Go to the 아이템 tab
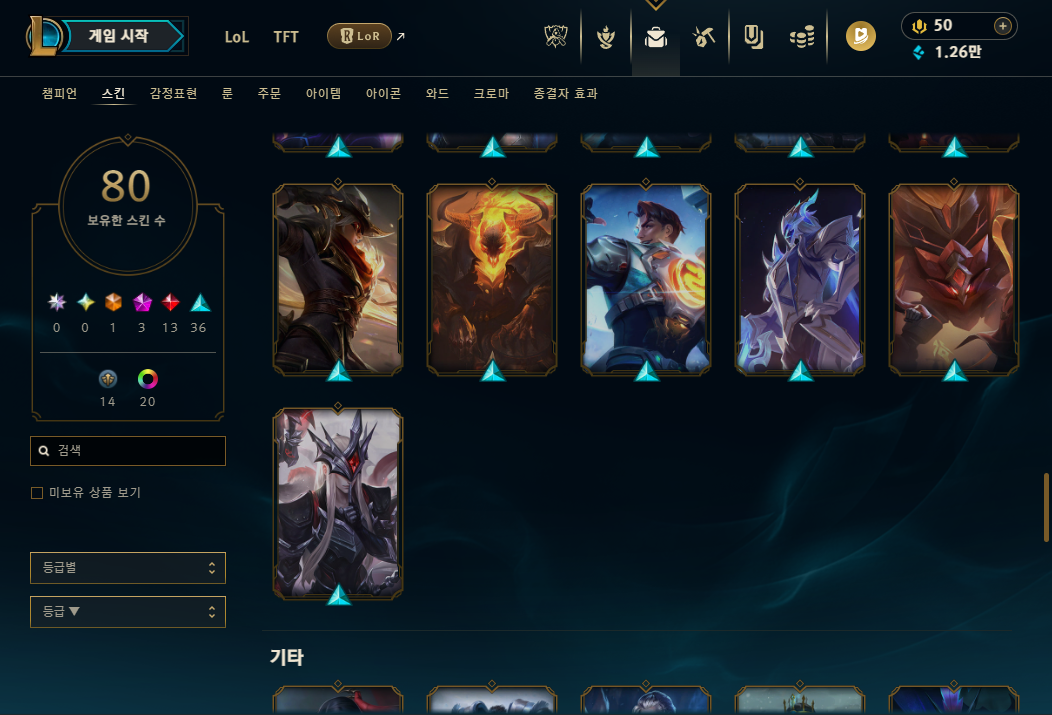Viewport: 1052px width, 715px height. point(323,94)
